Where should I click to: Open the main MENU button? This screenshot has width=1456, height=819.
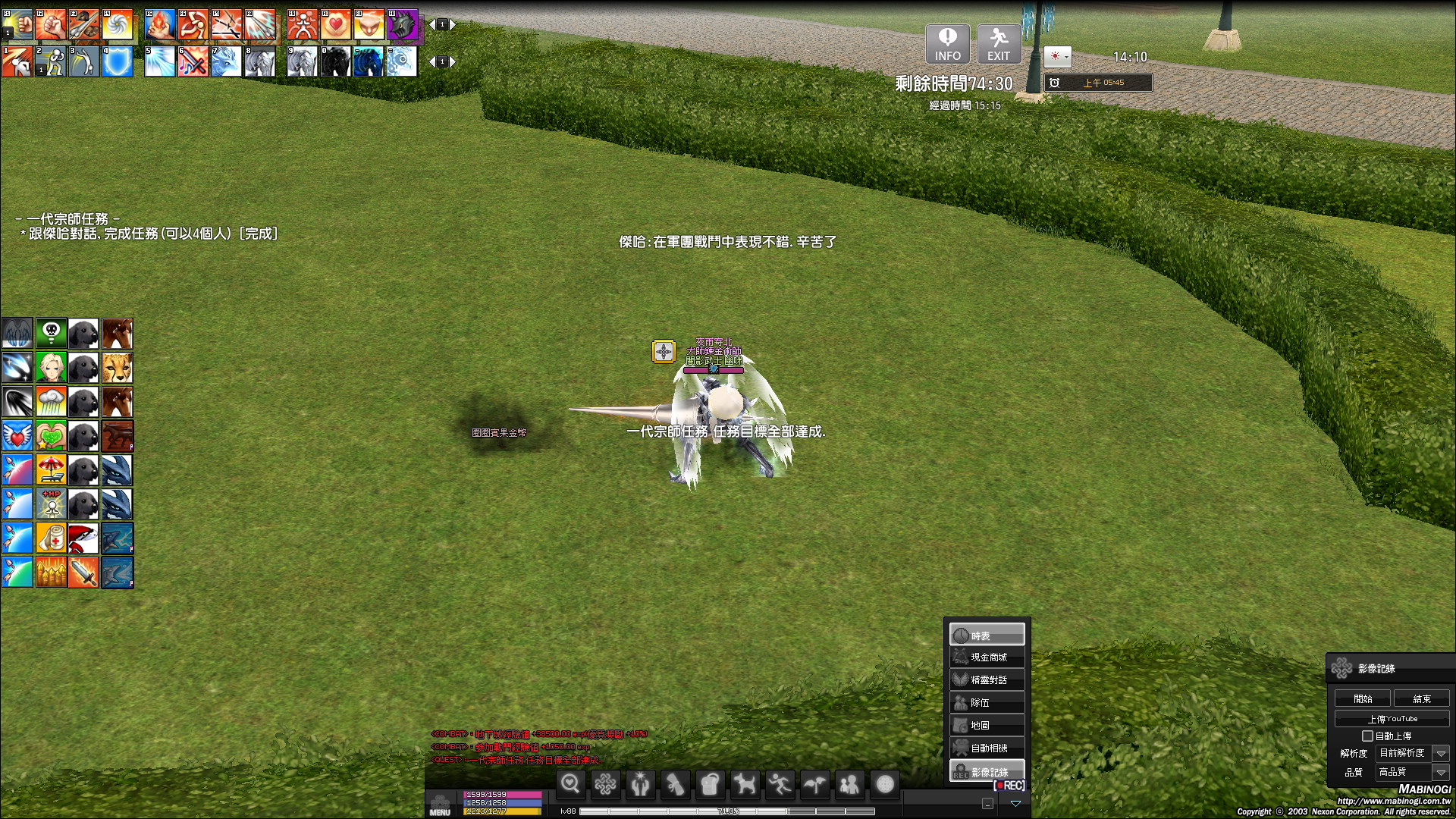440,804
